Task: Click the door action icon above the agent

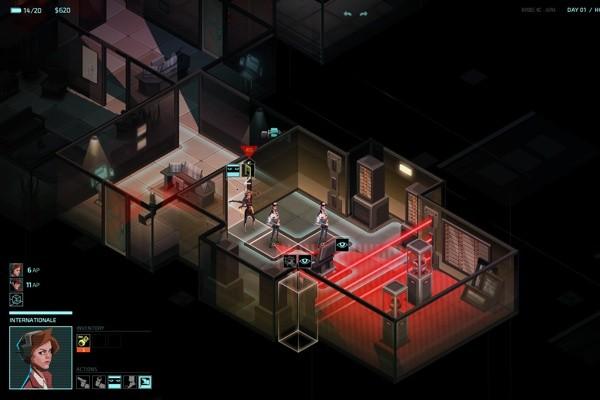Action: [248, 169]
